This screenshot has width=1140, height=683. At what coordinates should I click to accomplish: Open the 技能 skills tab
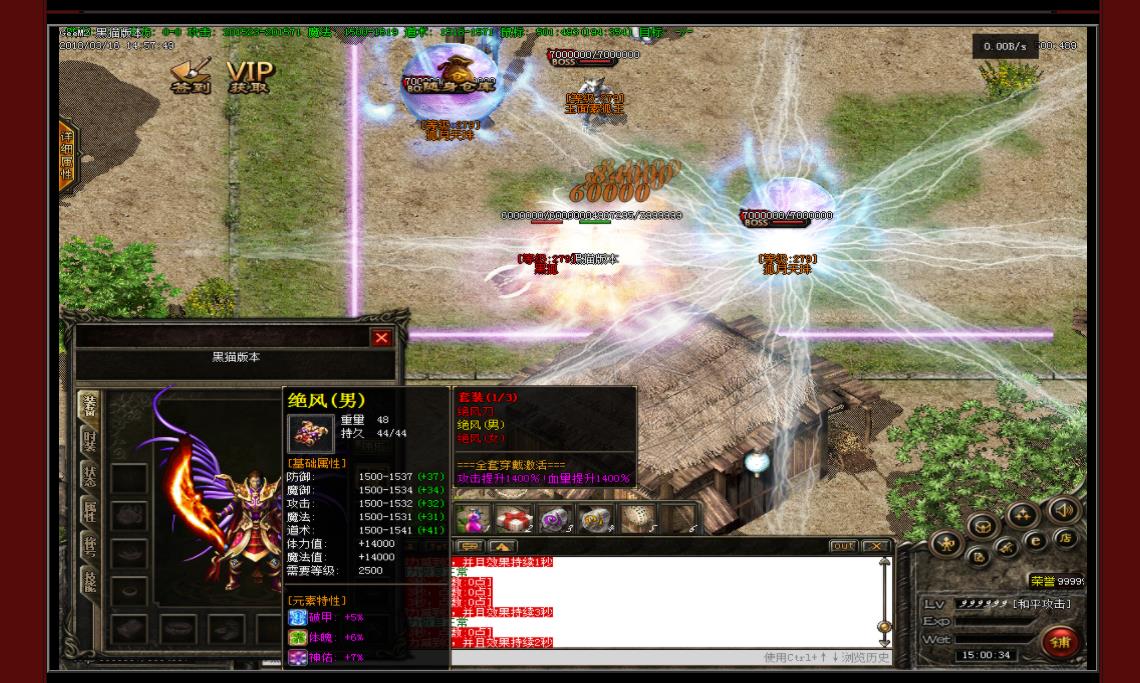point(90,581)
